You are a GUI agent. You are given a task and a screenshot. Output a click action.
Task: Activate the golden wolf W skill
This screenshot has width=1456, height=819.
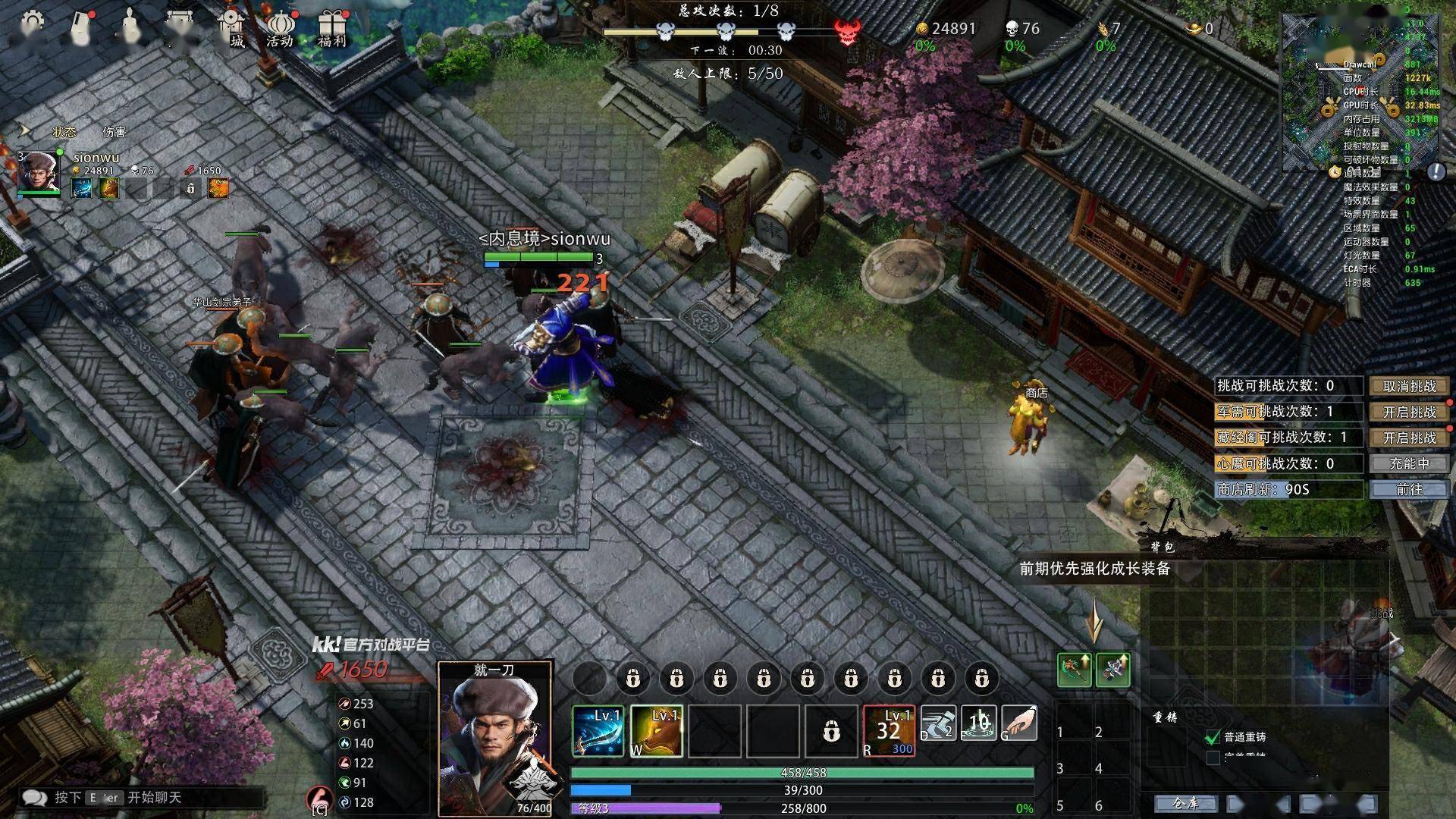point(656,731)
